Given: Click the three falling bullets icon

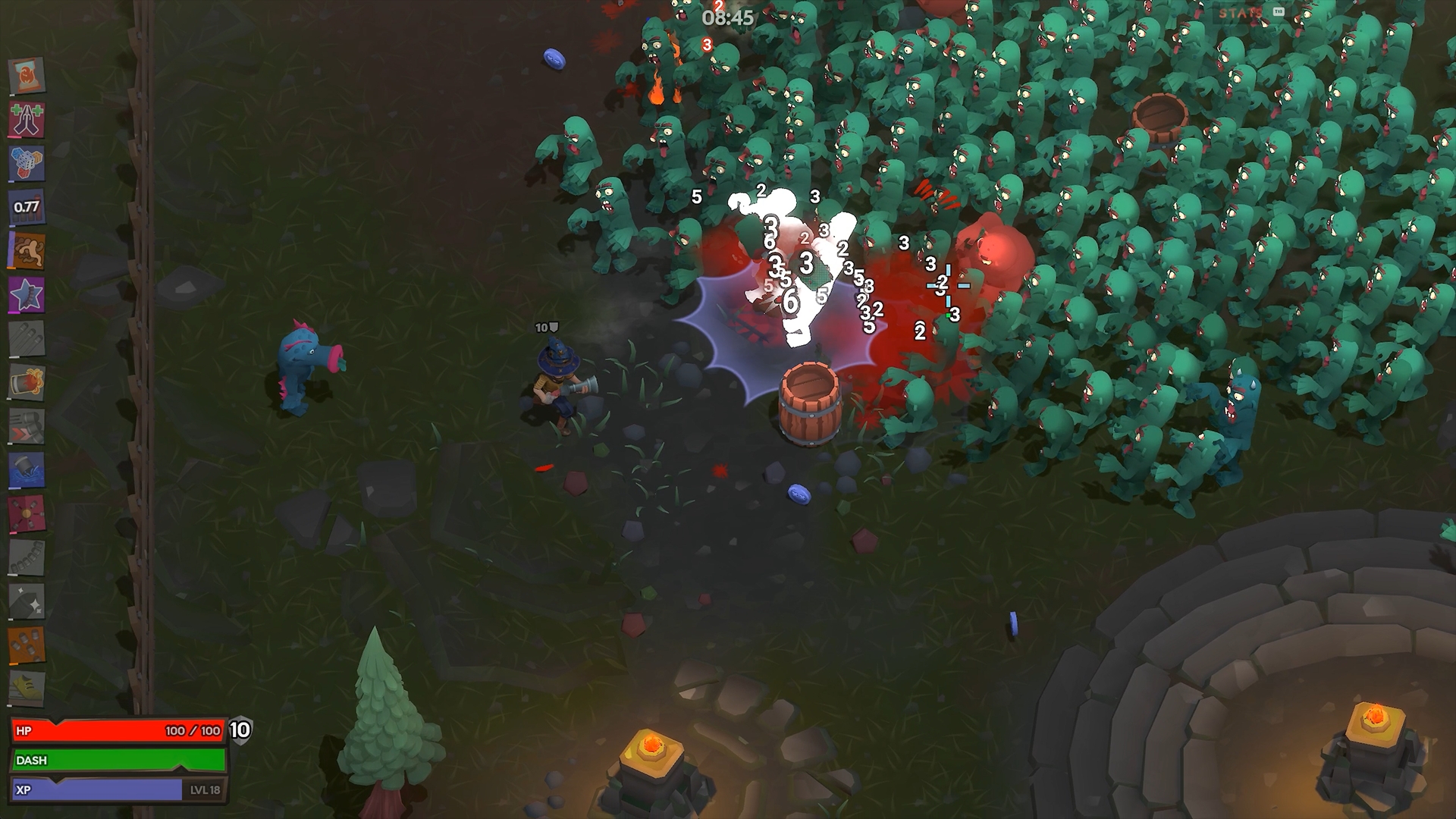Looking at the screenshot, I should coord(27,338).
